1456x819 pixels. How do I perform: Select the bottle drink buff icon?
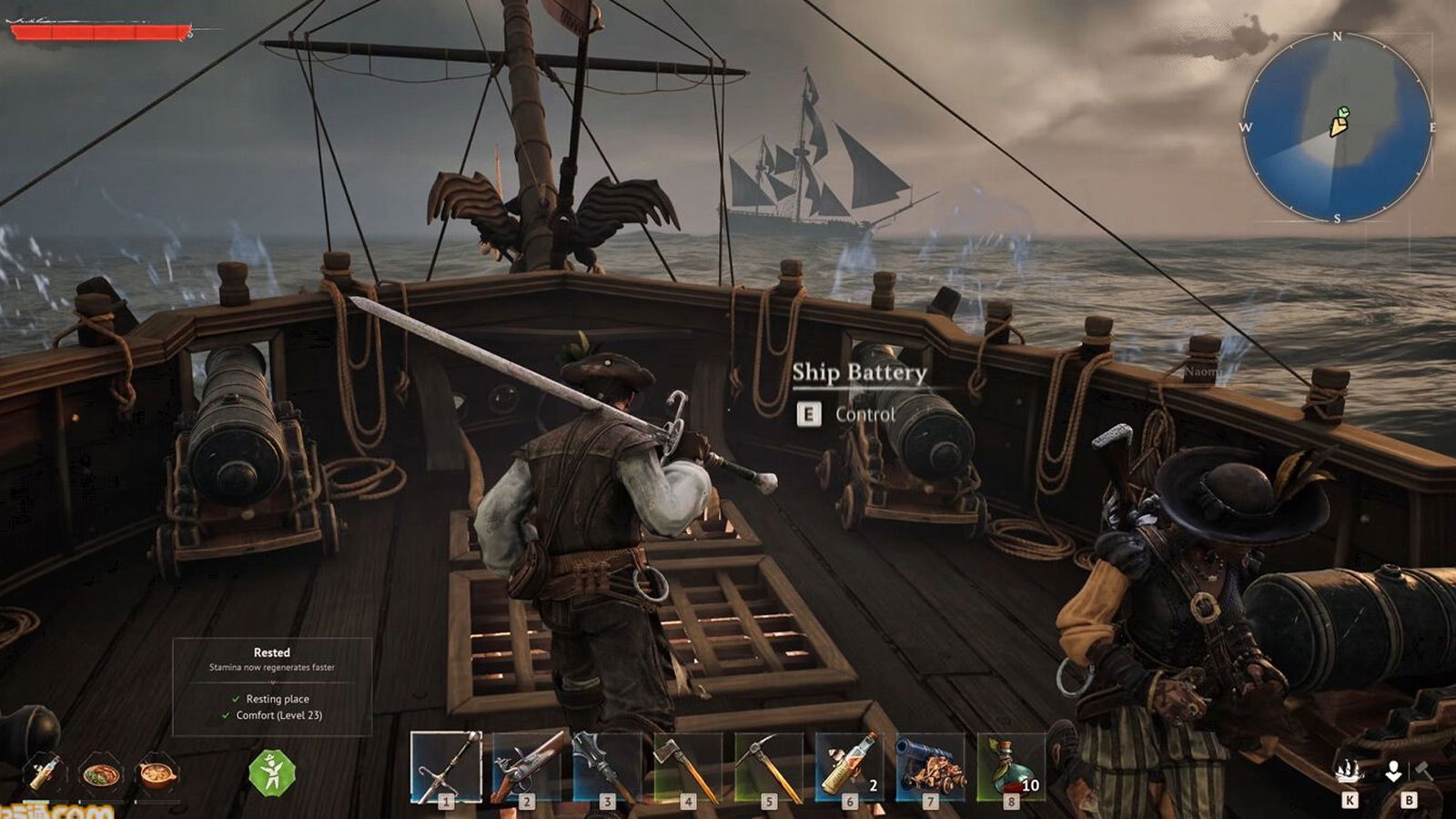pos(44,773)
